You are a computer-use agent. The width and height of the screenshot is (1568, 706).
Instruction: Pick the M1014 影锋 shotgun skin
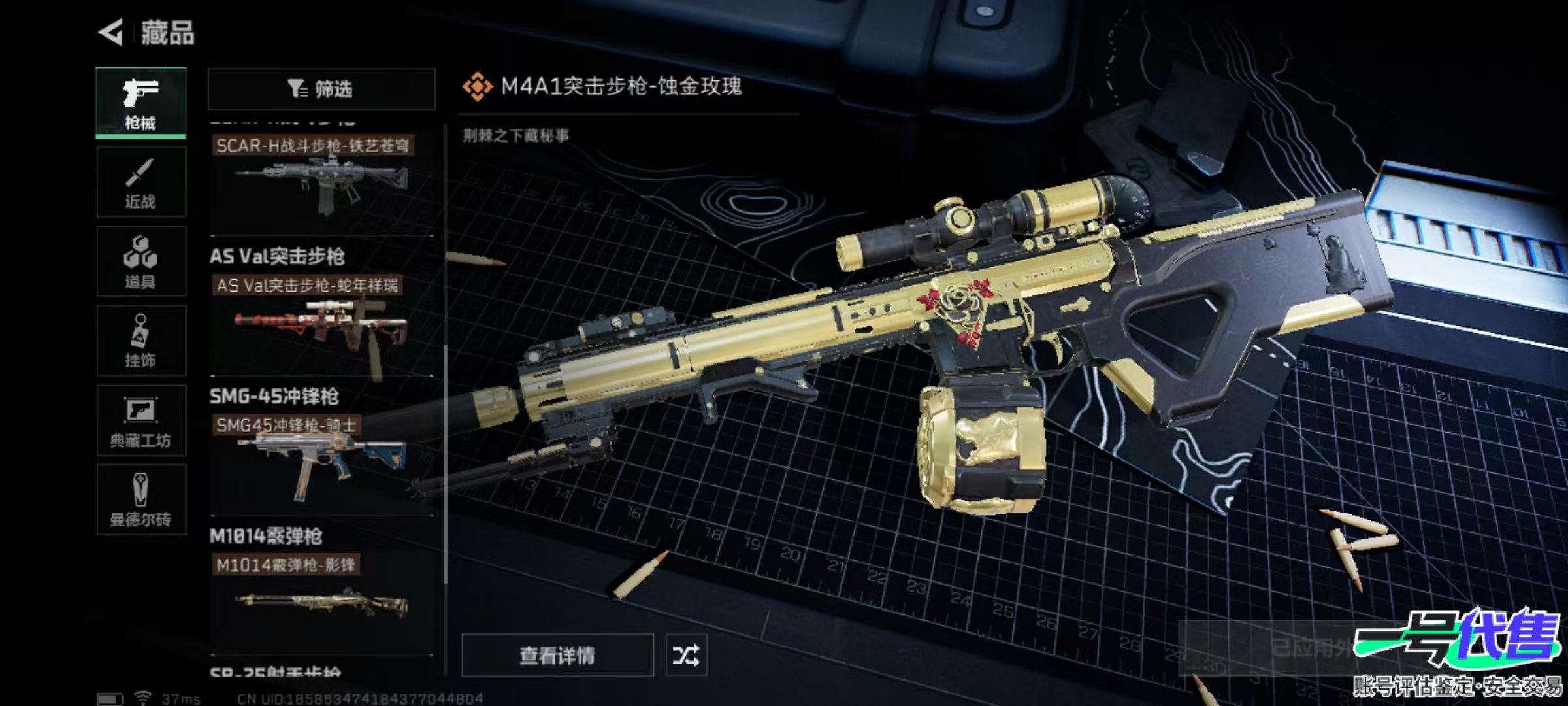click(321, 601)
